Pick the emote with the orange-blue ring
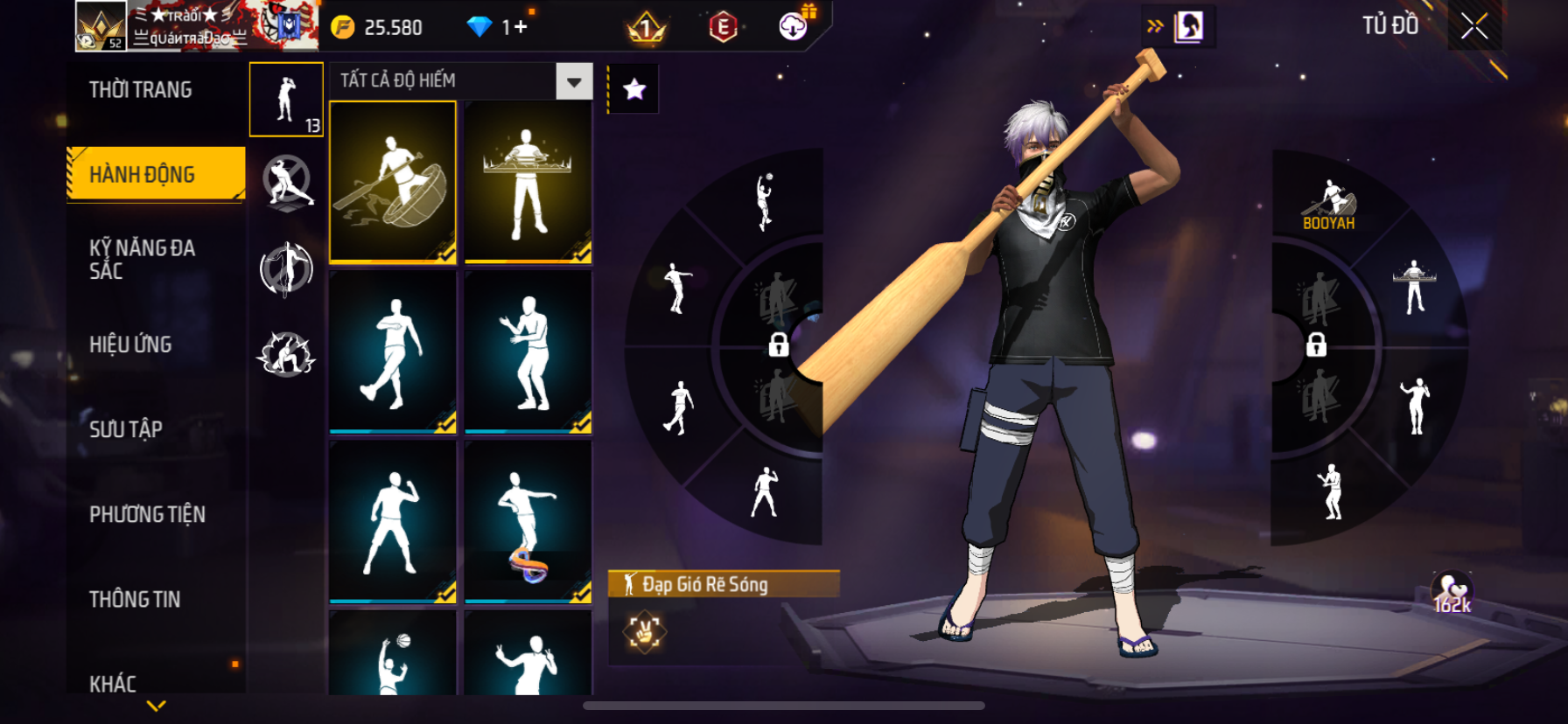 point(528,522)
